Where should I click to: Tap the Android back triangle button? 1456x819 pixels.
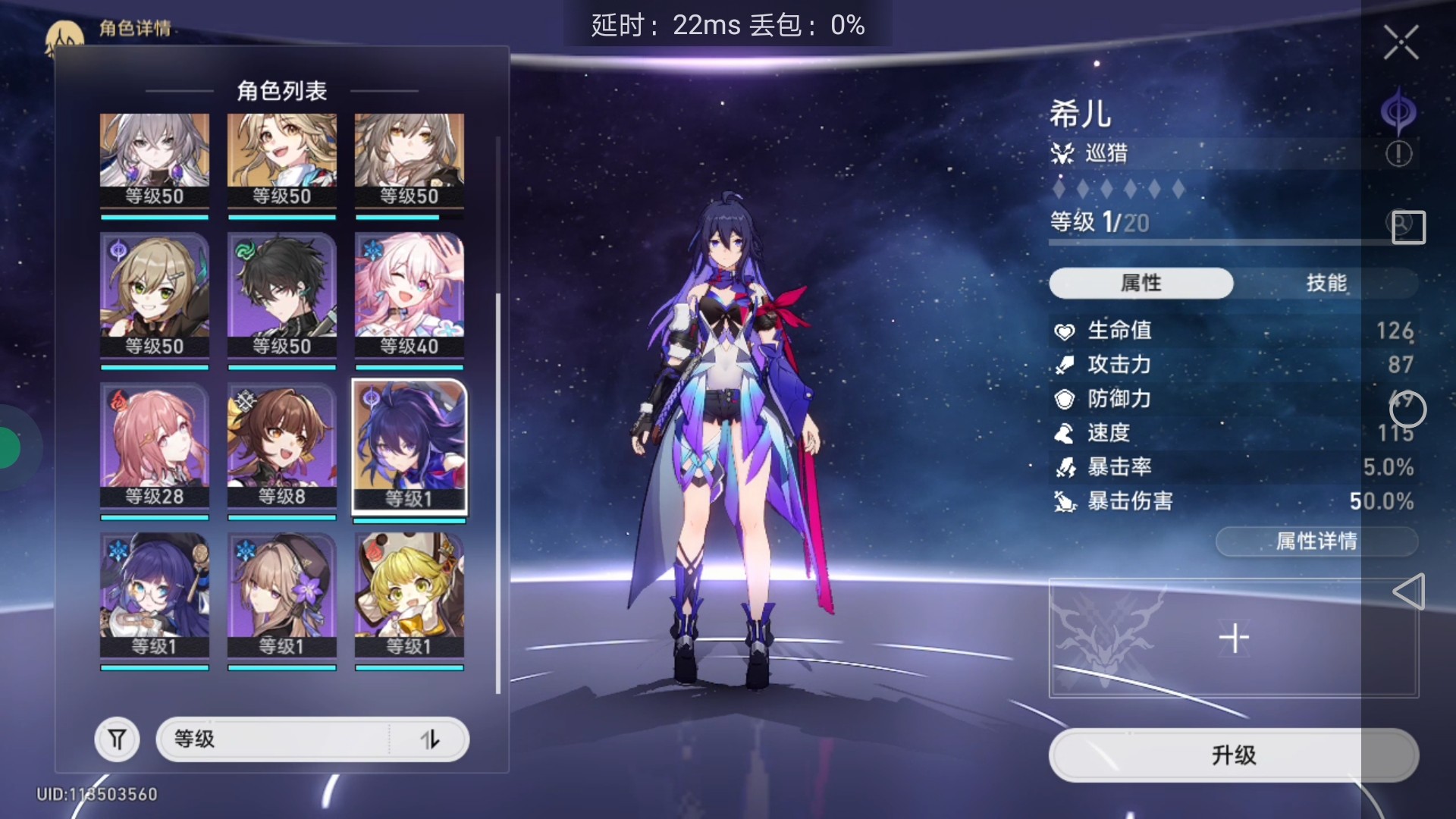(1409, 591)
